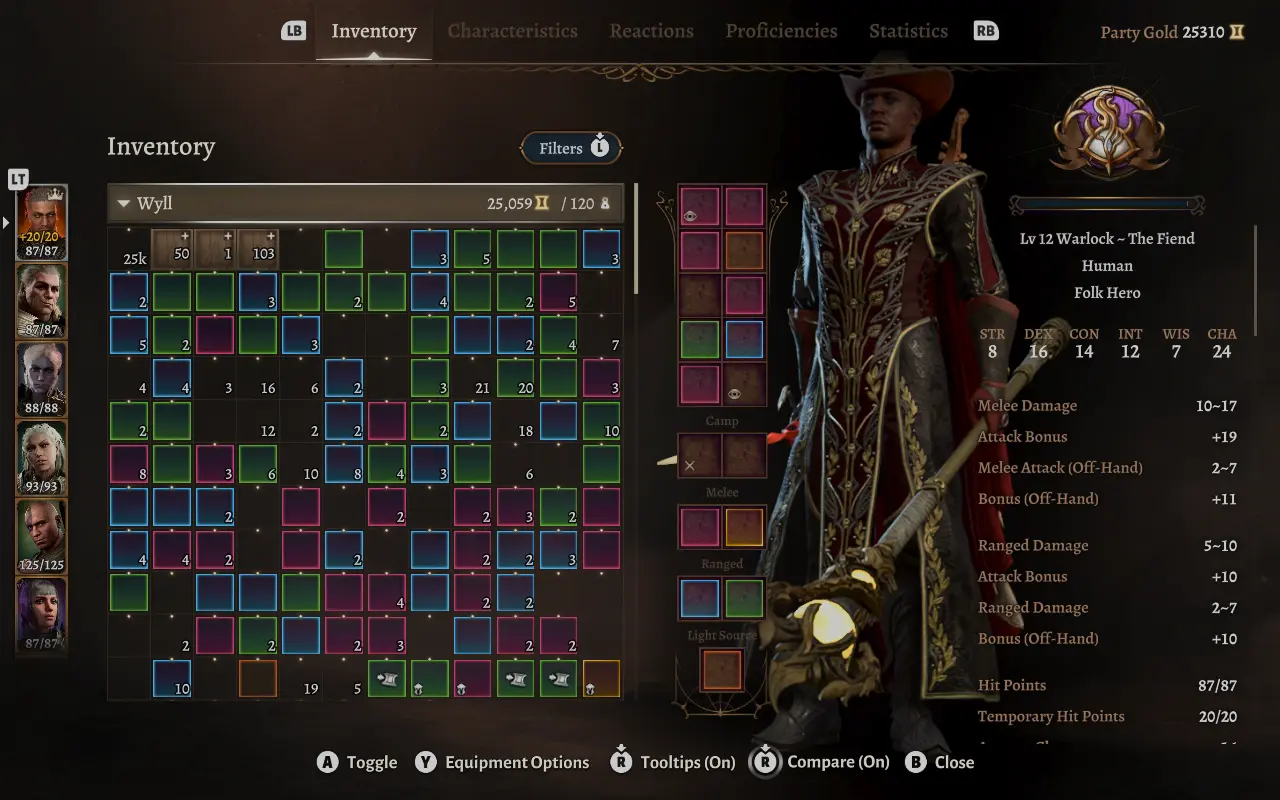The image size is (1280, 800).
Task: Click the item stack numbered 103
Action: point(258,249)
